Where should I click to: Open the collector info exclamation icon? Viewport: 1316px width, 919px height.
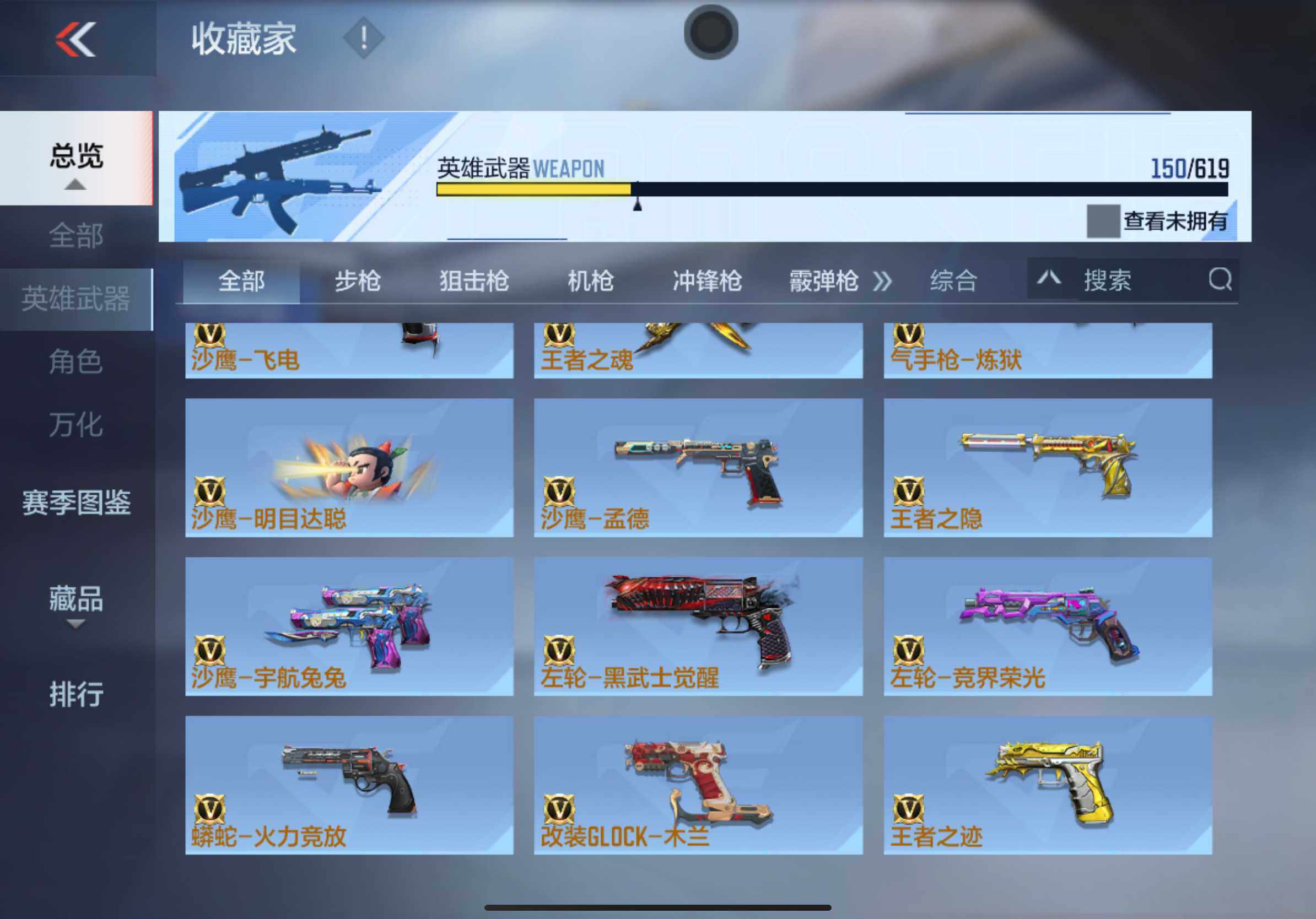coord(363,39)
